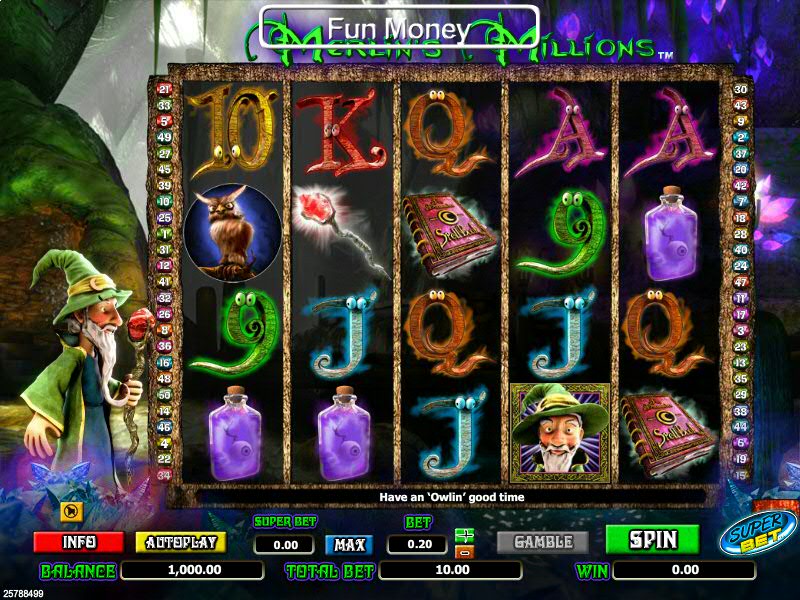Decrease the bet with the orange minus
This screenshot has width=800, height=600.
pyautogui.click(x=464, y=551)
